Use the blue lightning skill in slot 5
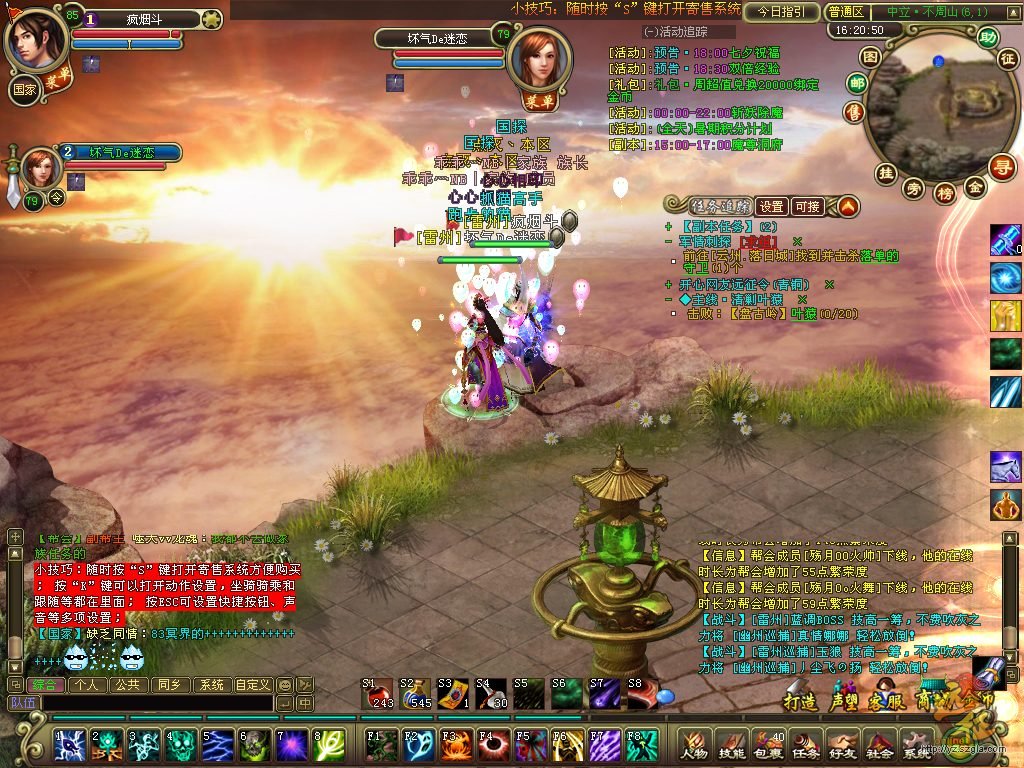 tap(217, 746)
